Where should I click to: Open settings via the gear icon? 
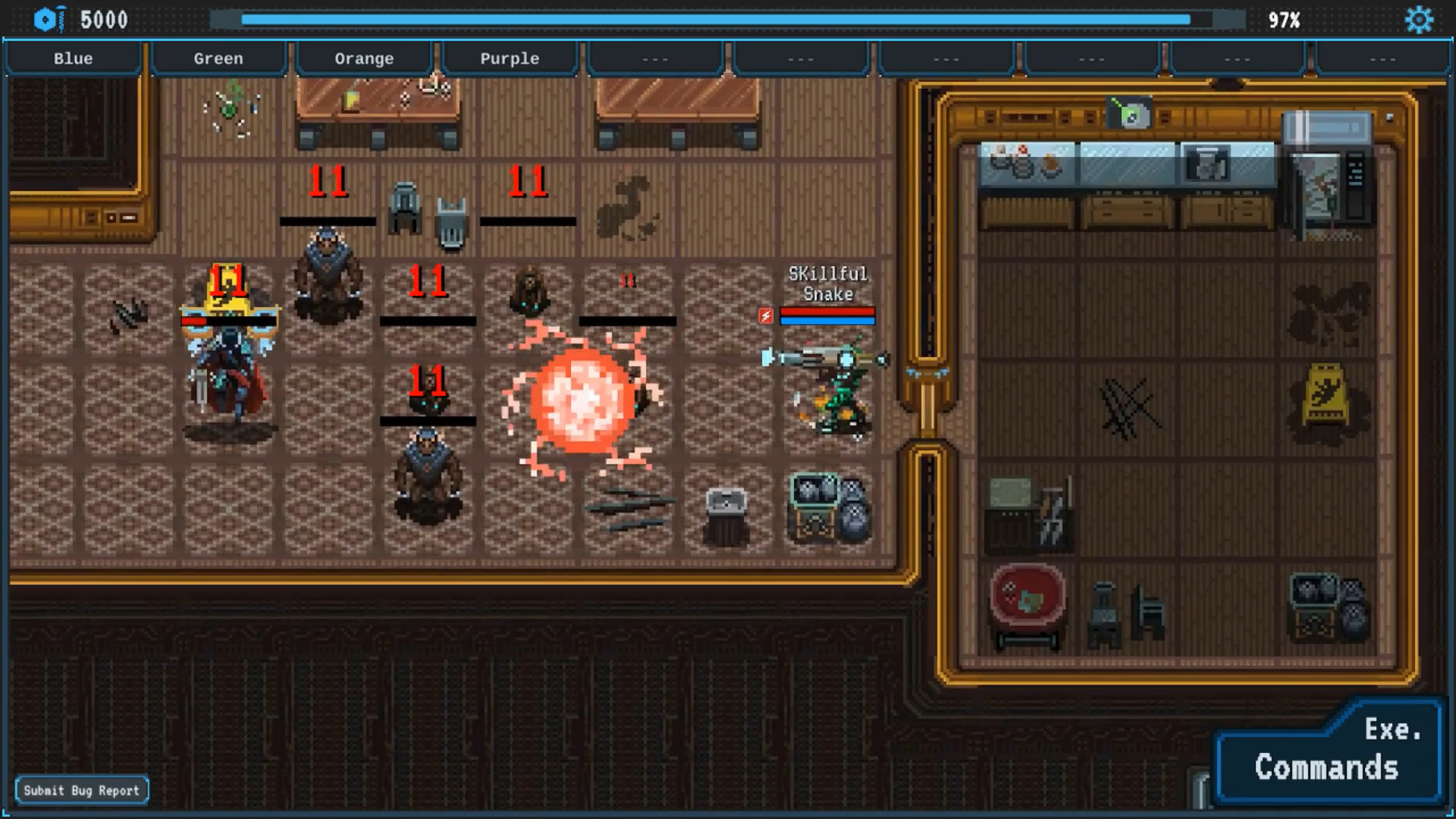[1420, 20]
